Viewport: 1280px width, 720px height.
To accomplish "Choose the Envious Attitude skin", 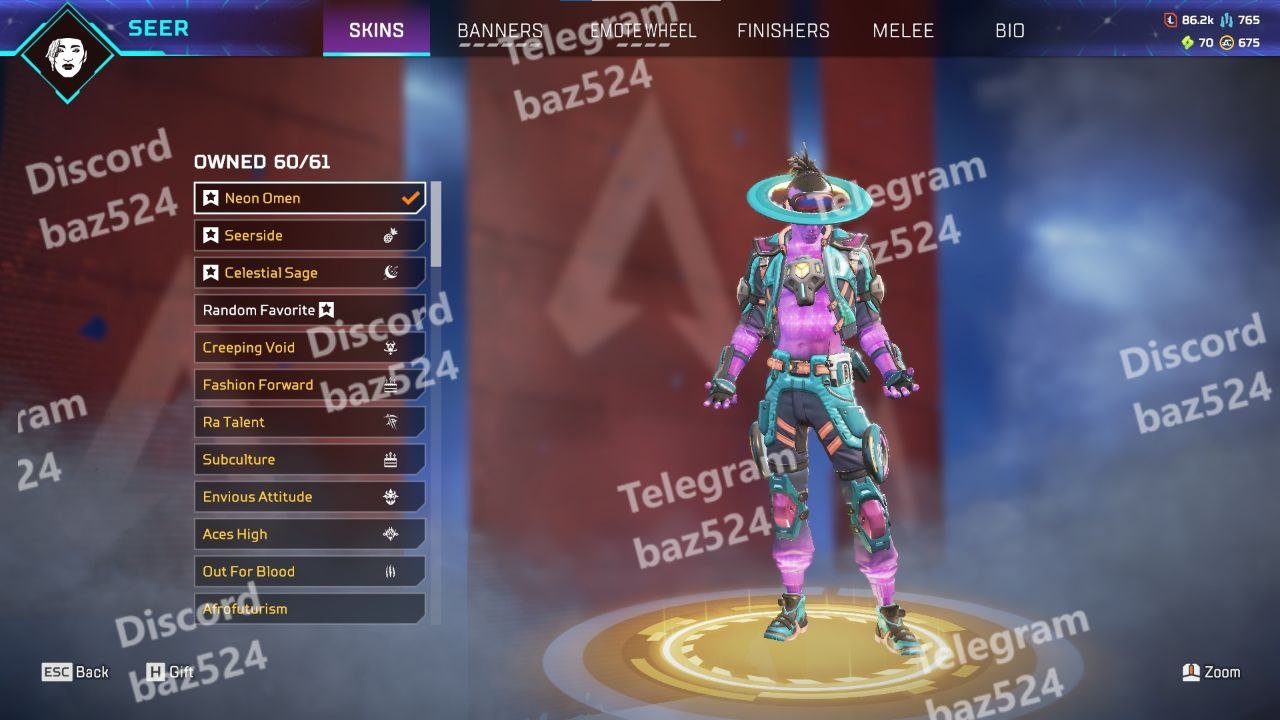I will point(309,497).
